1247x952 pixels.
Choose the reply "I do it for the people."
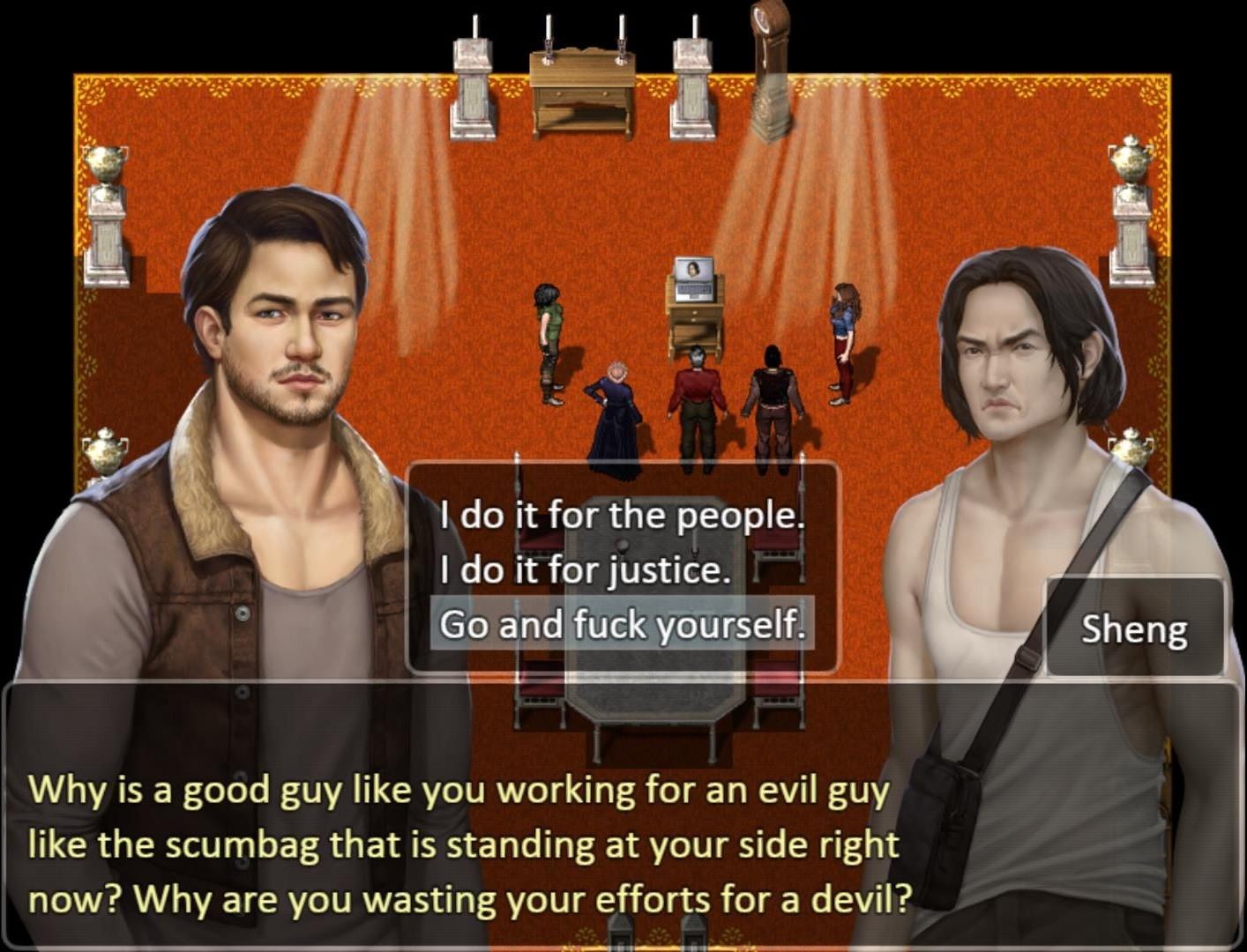click(622, 515)
